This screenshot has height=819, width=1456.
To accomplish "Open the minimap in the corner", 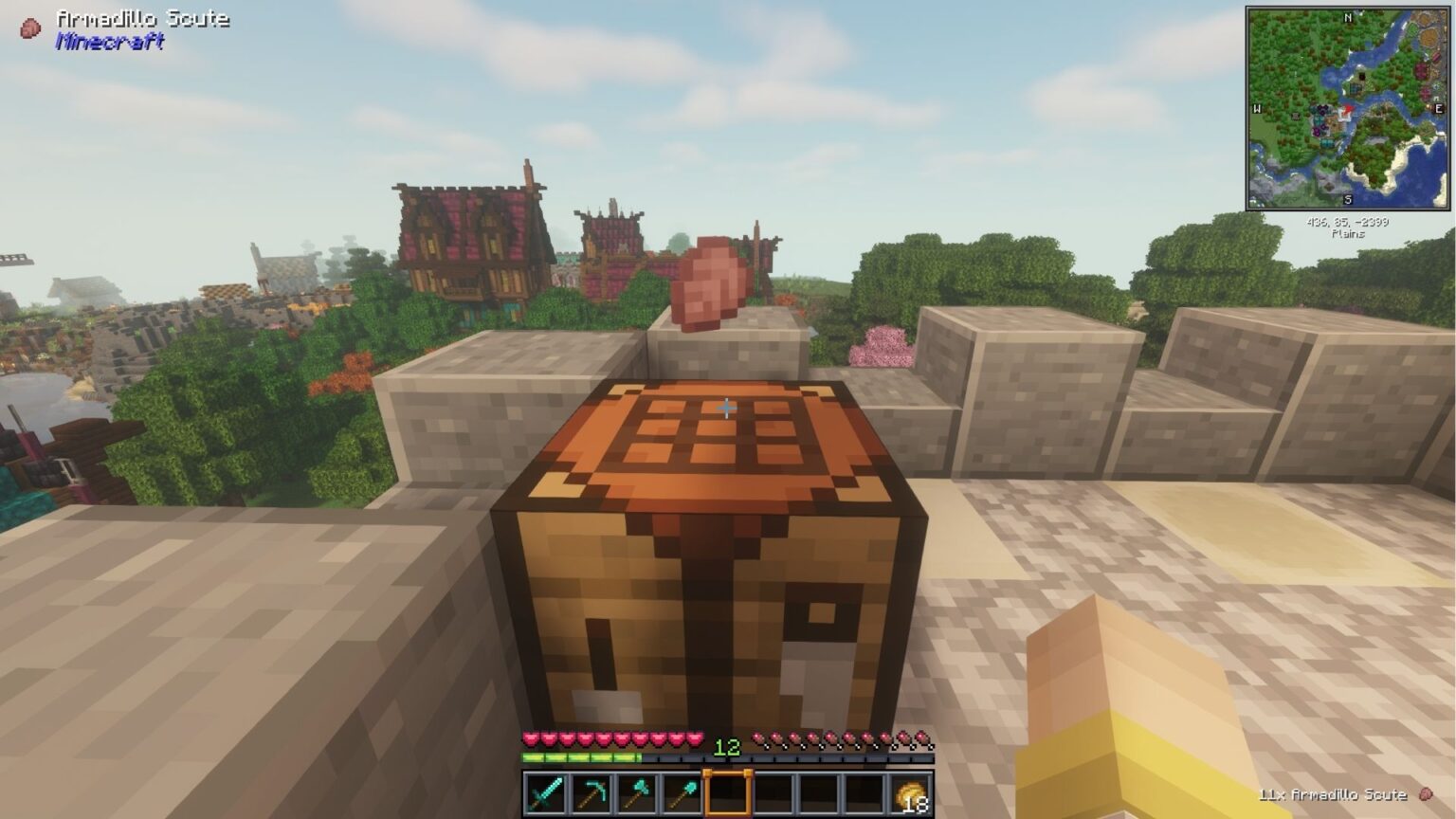I will pos(1347,108).
